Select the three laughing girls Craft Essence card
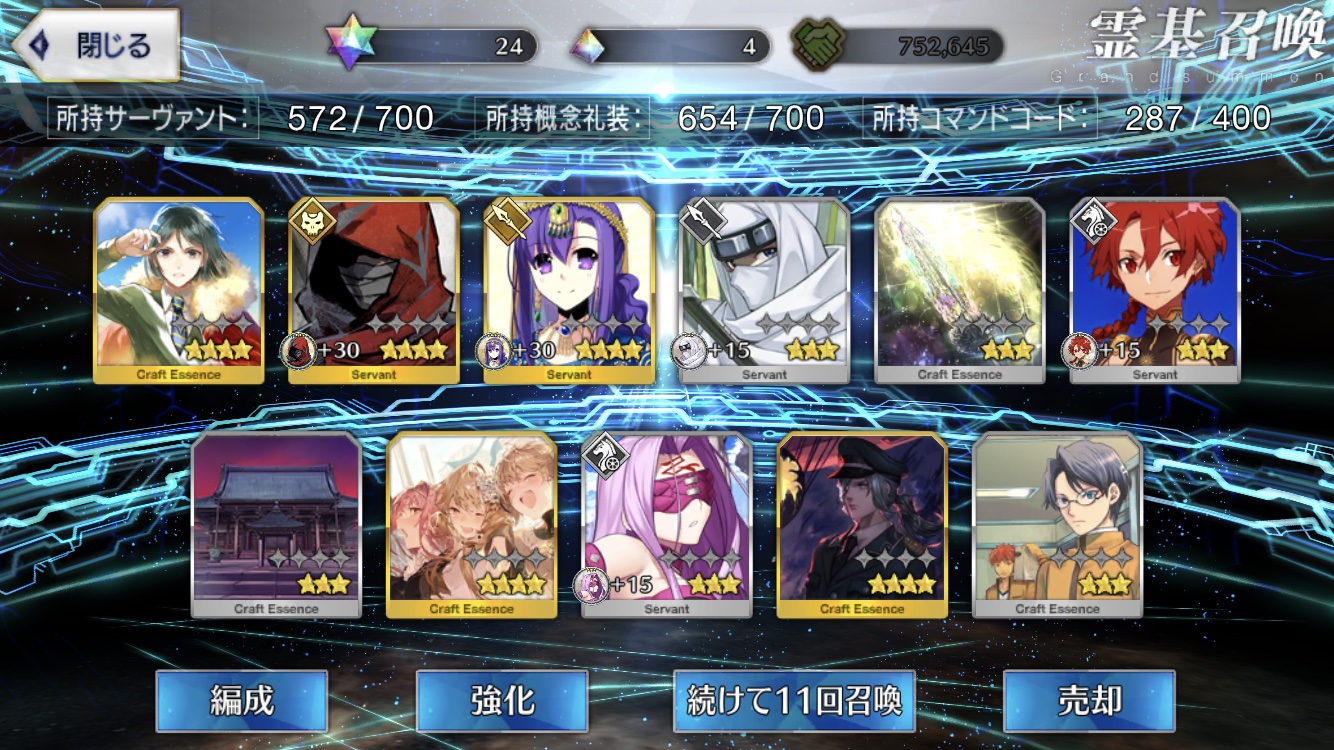Viewport: 1334px width, 750px height. pyautogui.click(x=471, y=524)
